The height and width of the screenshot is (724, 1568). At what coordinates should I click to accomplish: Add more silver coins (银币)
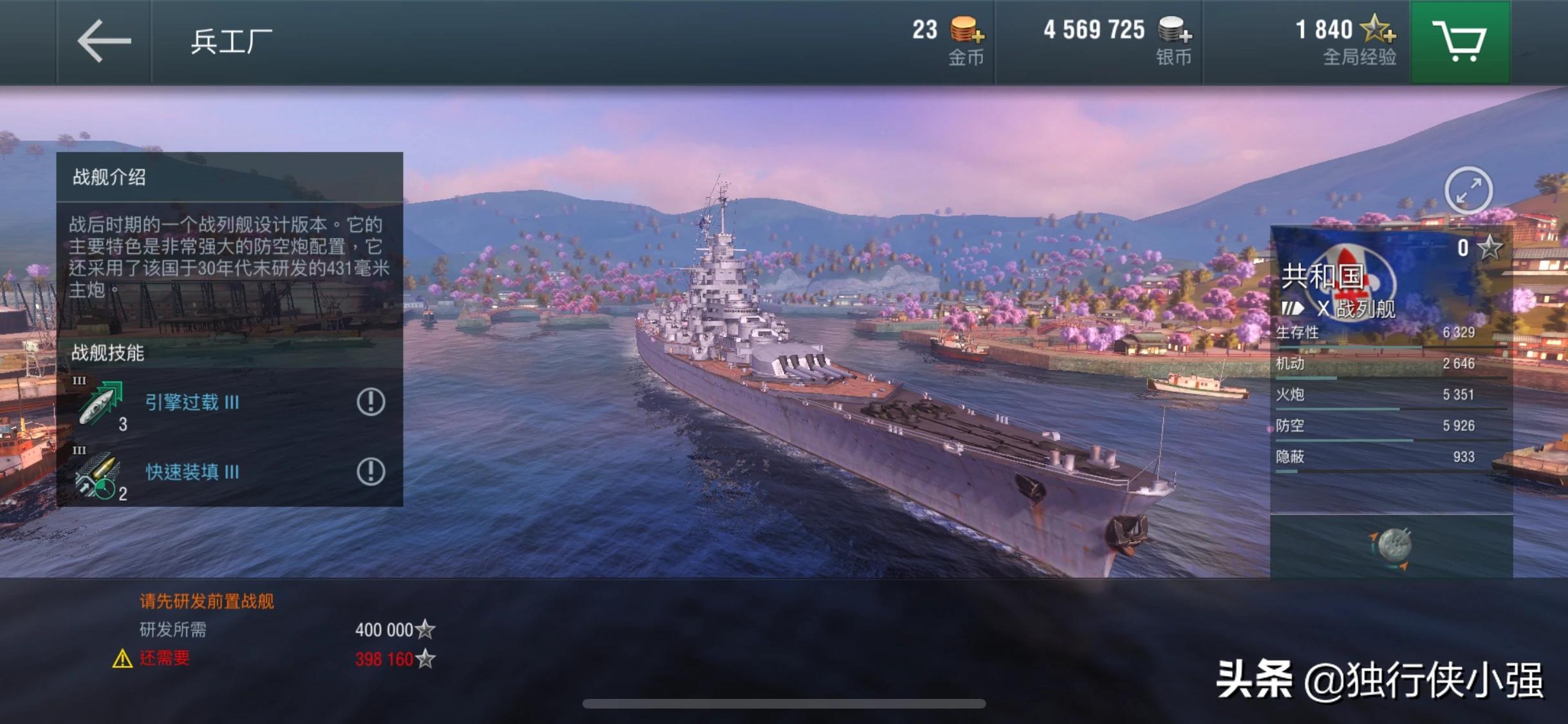1175,30
